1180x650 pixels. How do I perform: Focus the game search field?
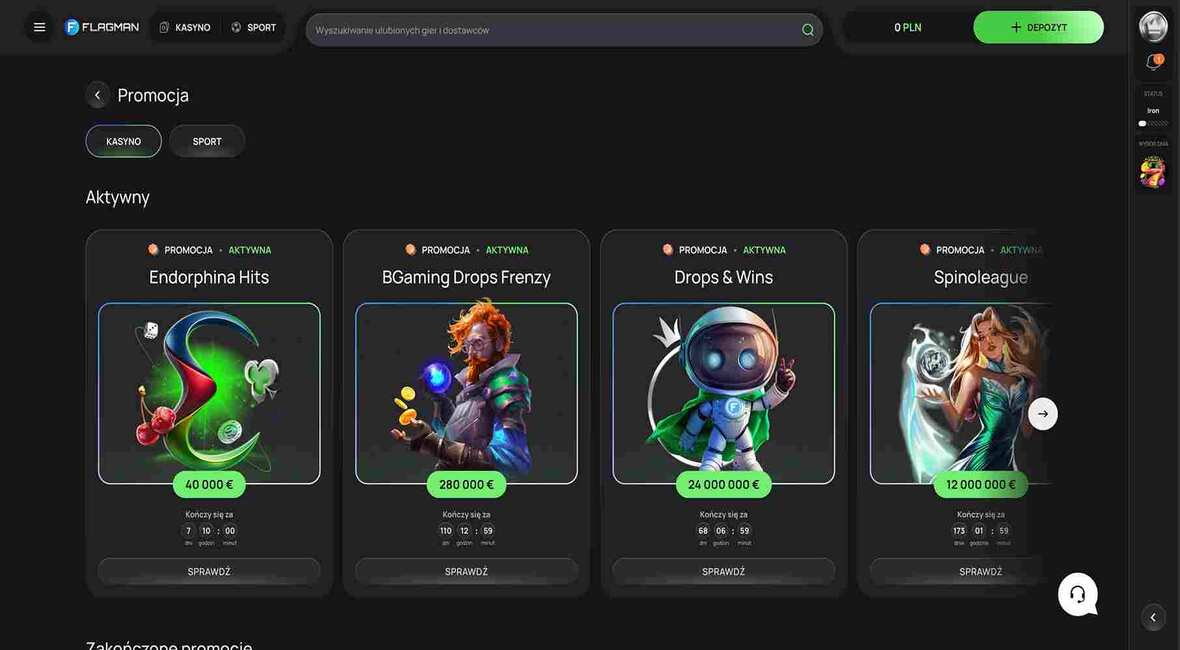(555, 30)
